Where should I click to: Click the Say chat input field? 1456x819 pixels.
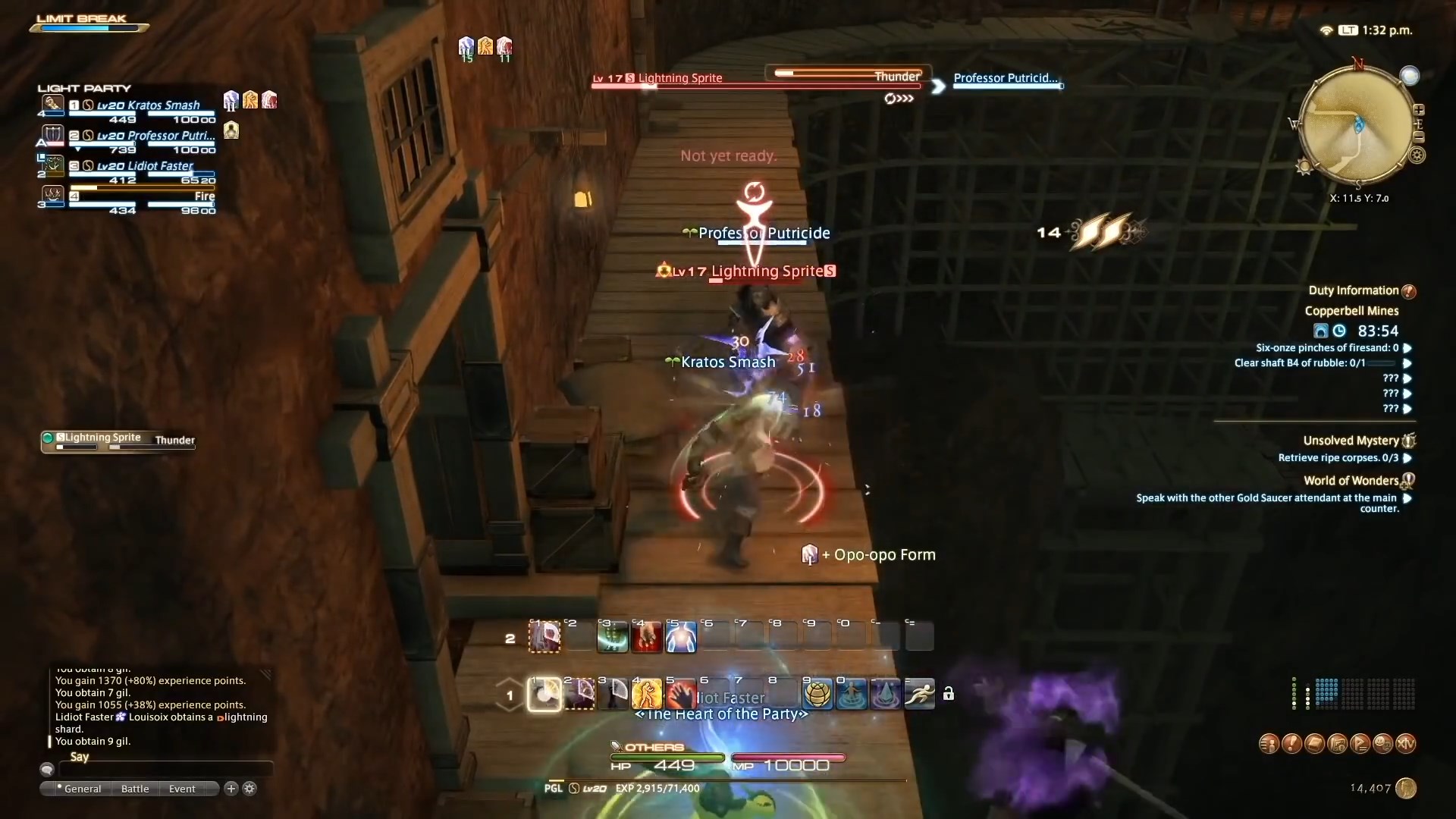pos(167,769)
